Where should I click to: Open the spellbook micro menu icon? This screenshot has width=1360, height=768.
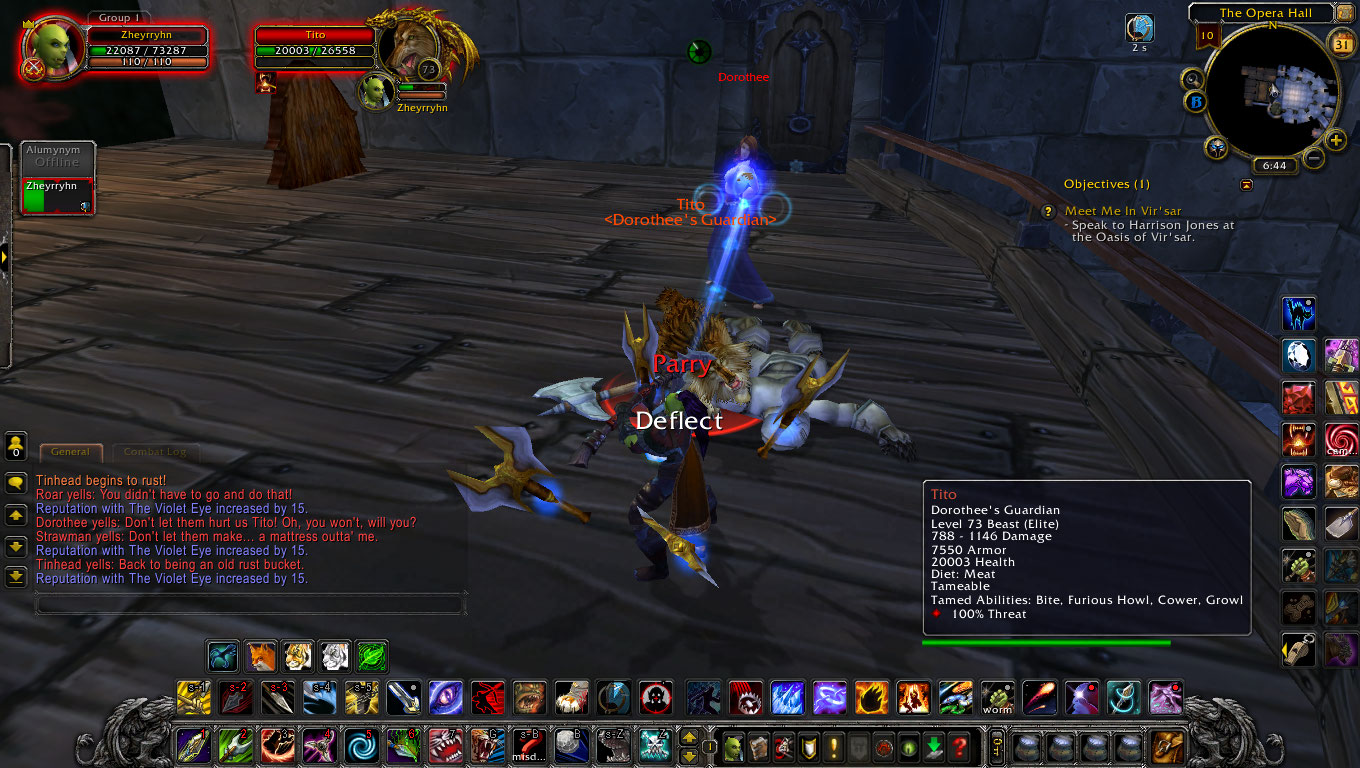[x=756, y=746]
